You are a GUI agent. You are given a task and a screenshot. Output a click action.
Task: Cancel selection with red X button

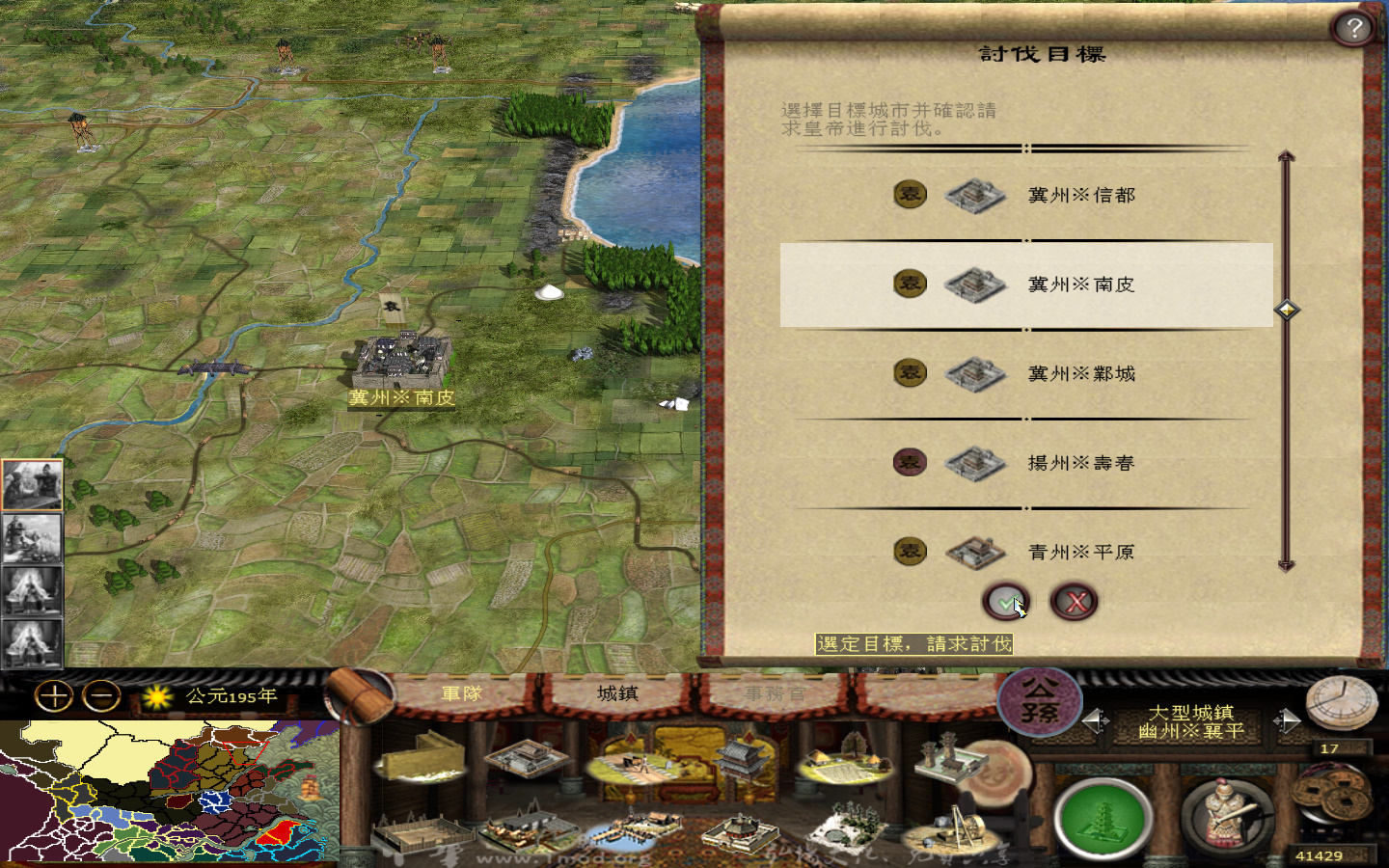1075,601
